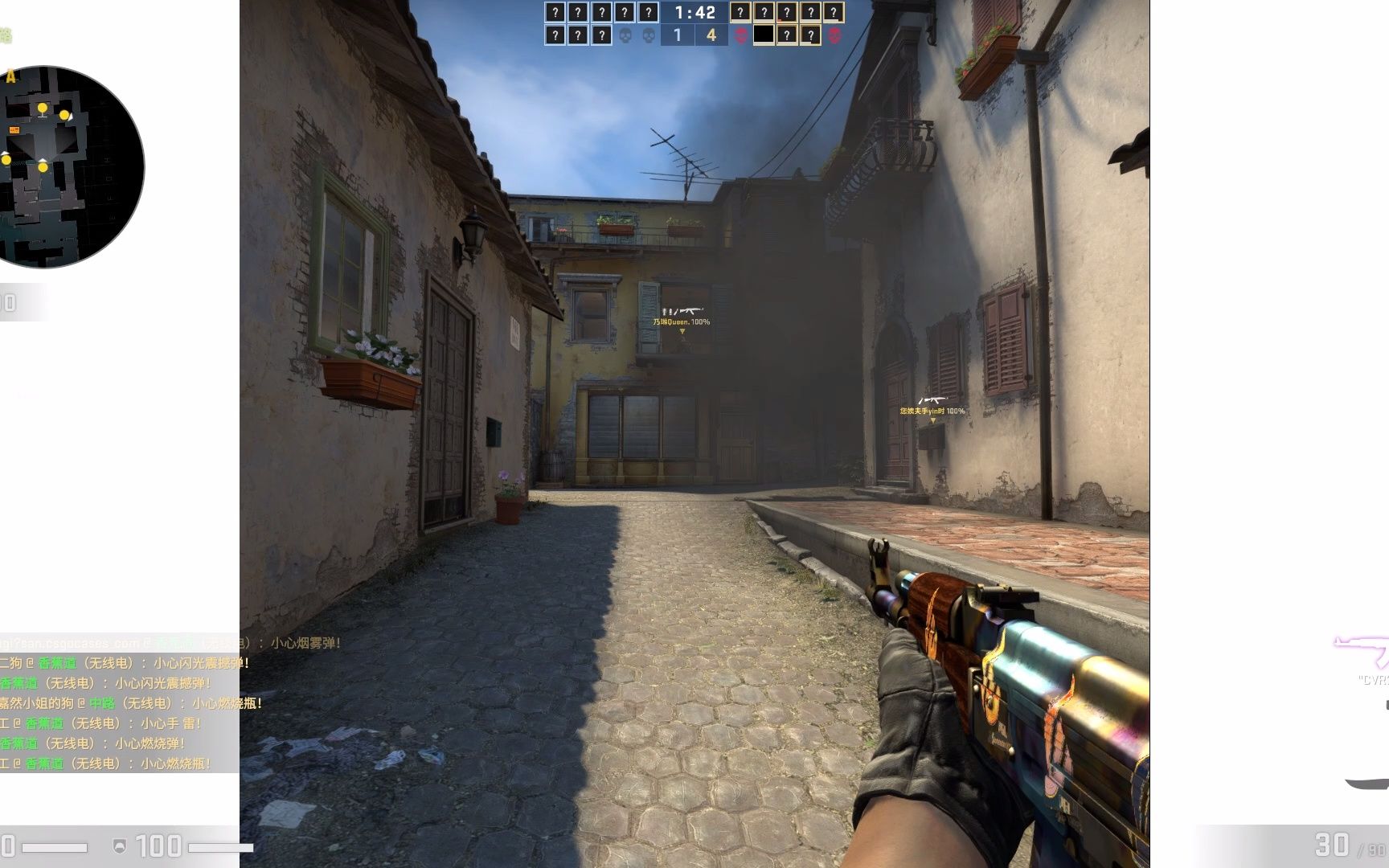Click the T score number 4

710,35
